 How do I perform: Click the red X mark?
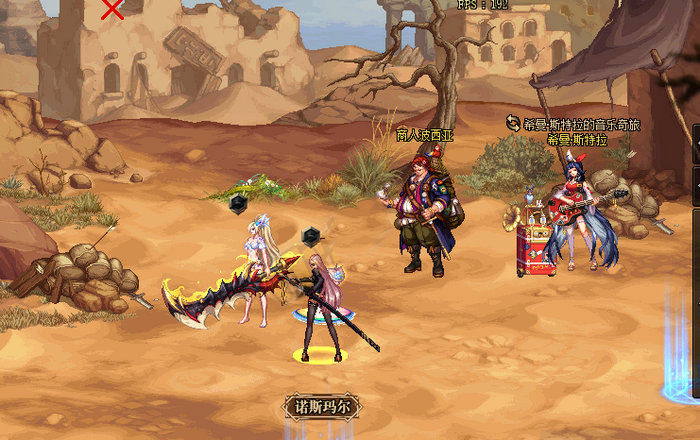tap(113, 10)
